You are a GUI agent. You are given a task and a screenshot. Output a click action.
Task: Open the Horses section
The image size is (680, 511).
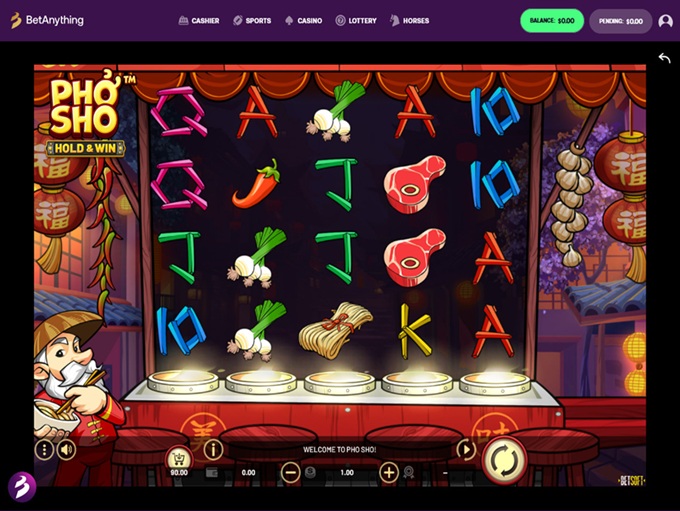tap(409, 20)
